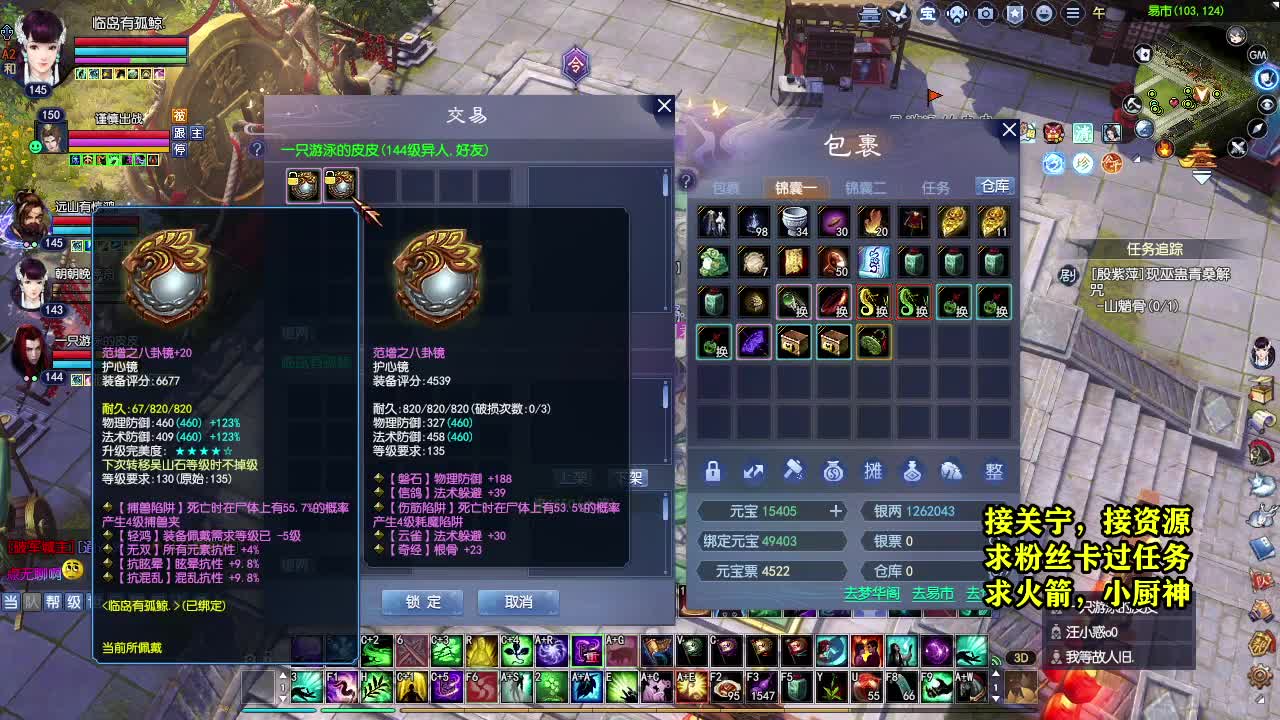
Task: Click the treasure (宝) icon in the top HUD
Action: pos(928,14)
